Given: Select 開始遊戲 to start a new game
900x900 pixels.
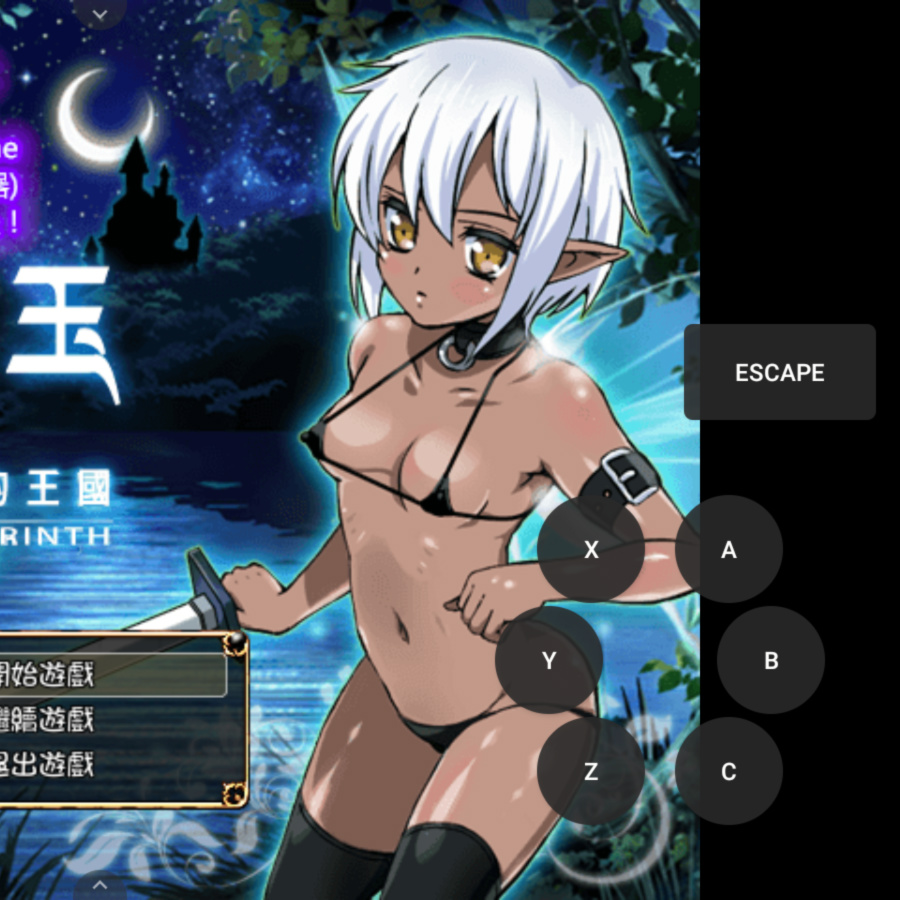Looking at the screenshot, I should pyautogui.click(x=60, y=675).
